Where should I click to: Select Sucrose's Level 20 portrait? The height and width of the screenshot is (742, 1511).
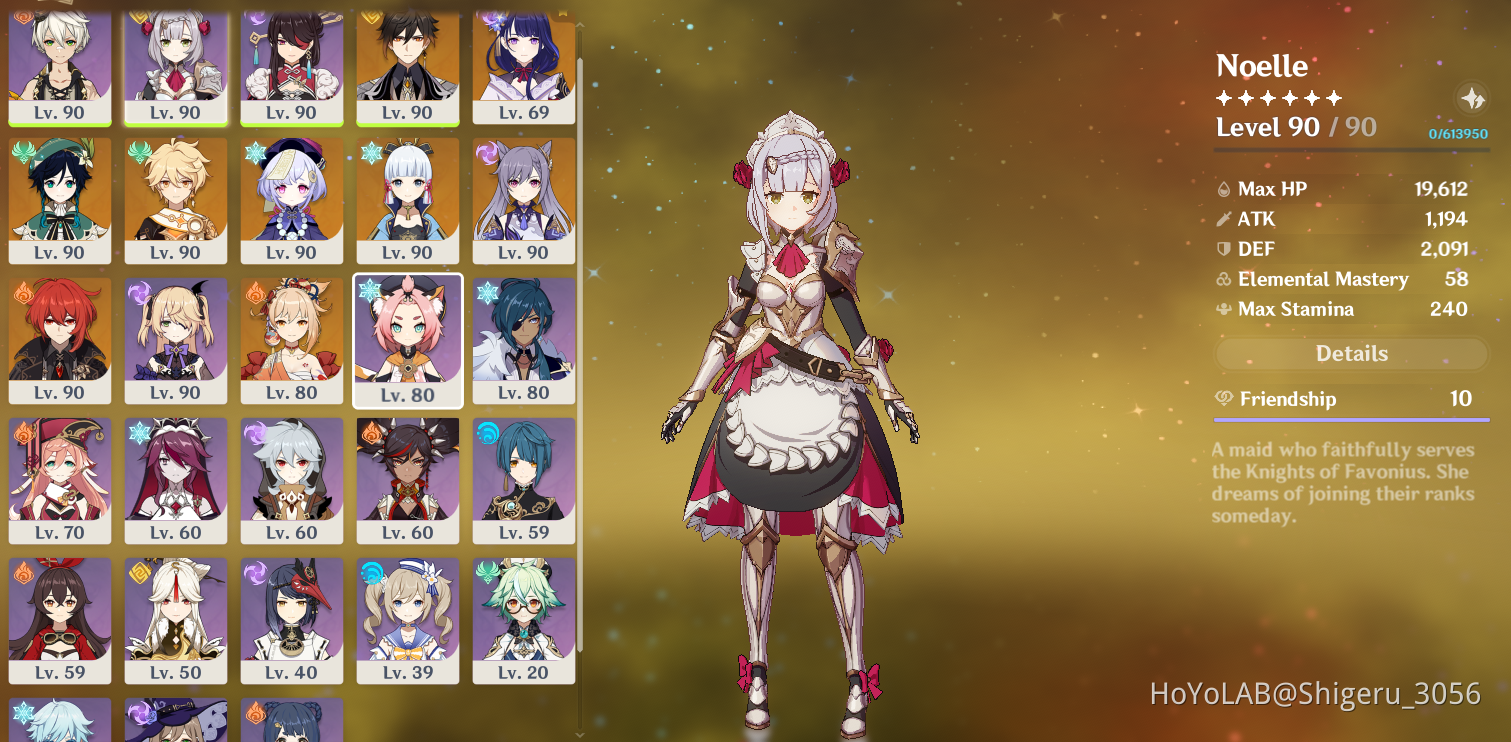(523, 615)
